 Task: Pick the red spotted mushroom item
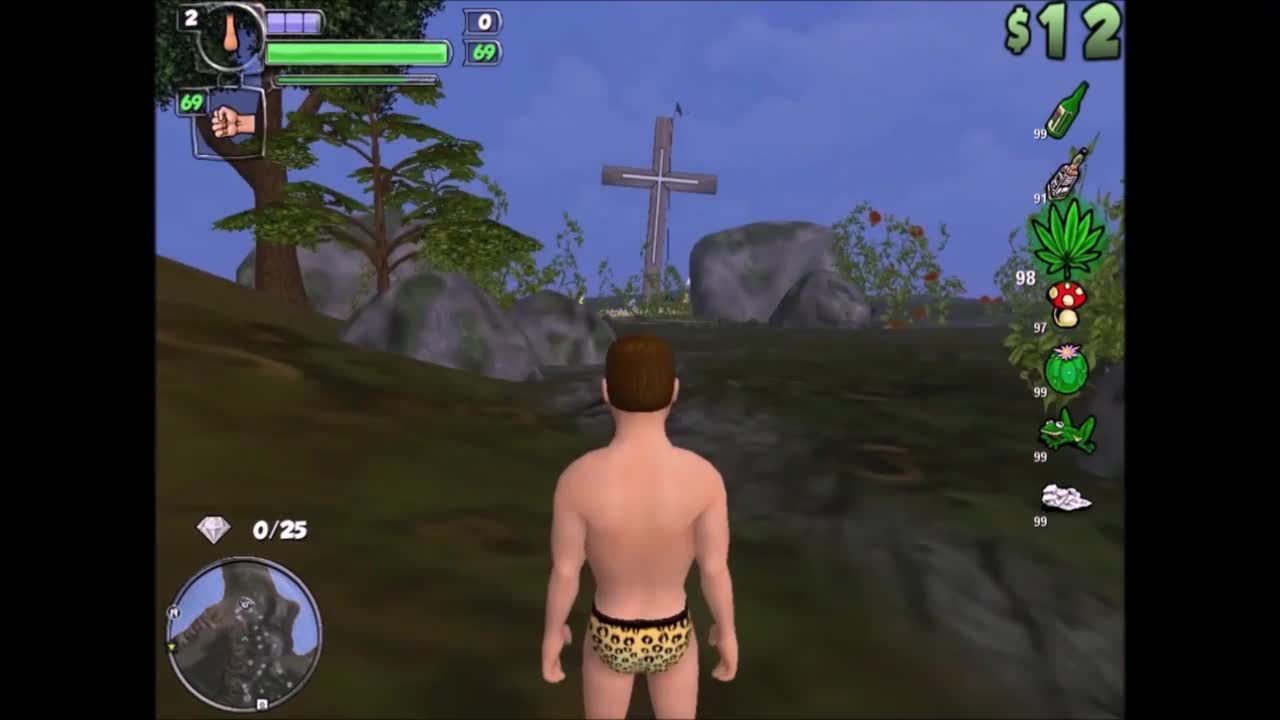1066,303
